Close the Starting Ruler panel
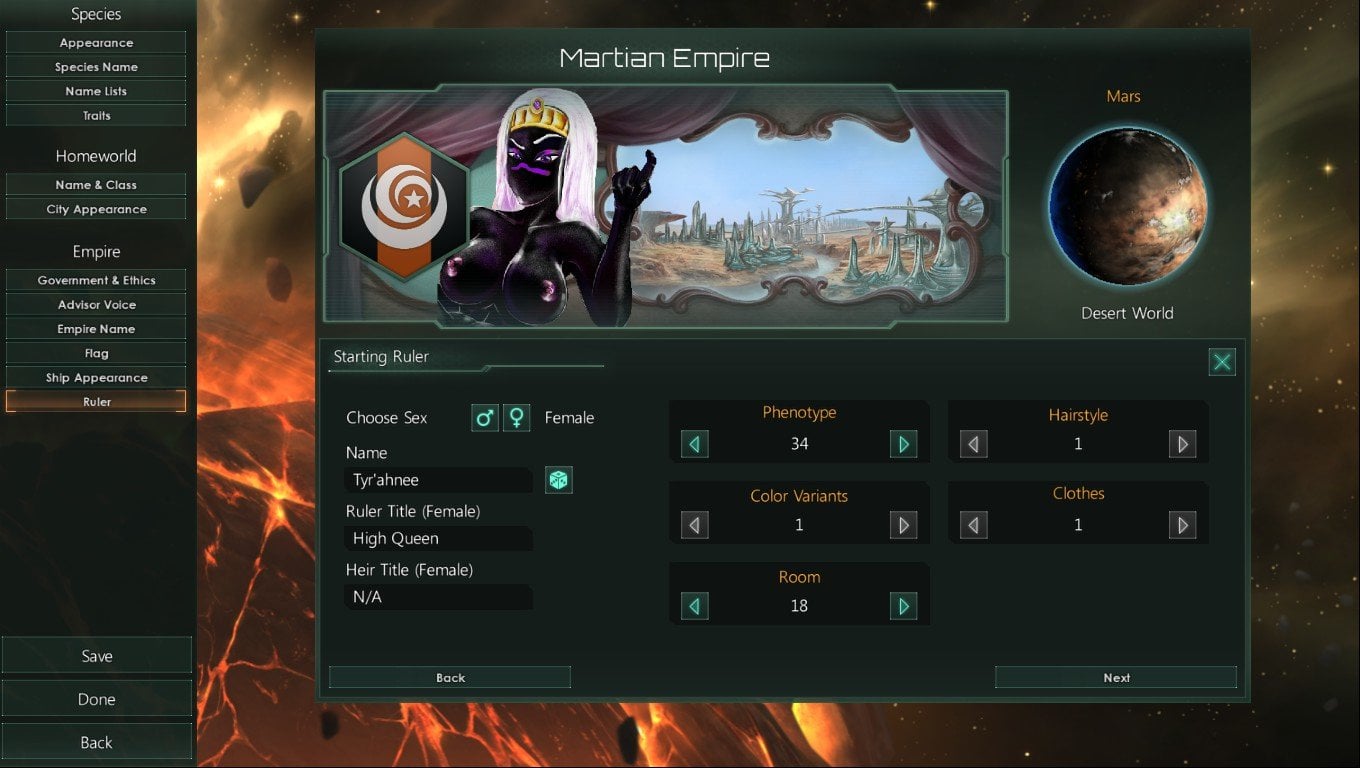 click(x=1222, y=362)
